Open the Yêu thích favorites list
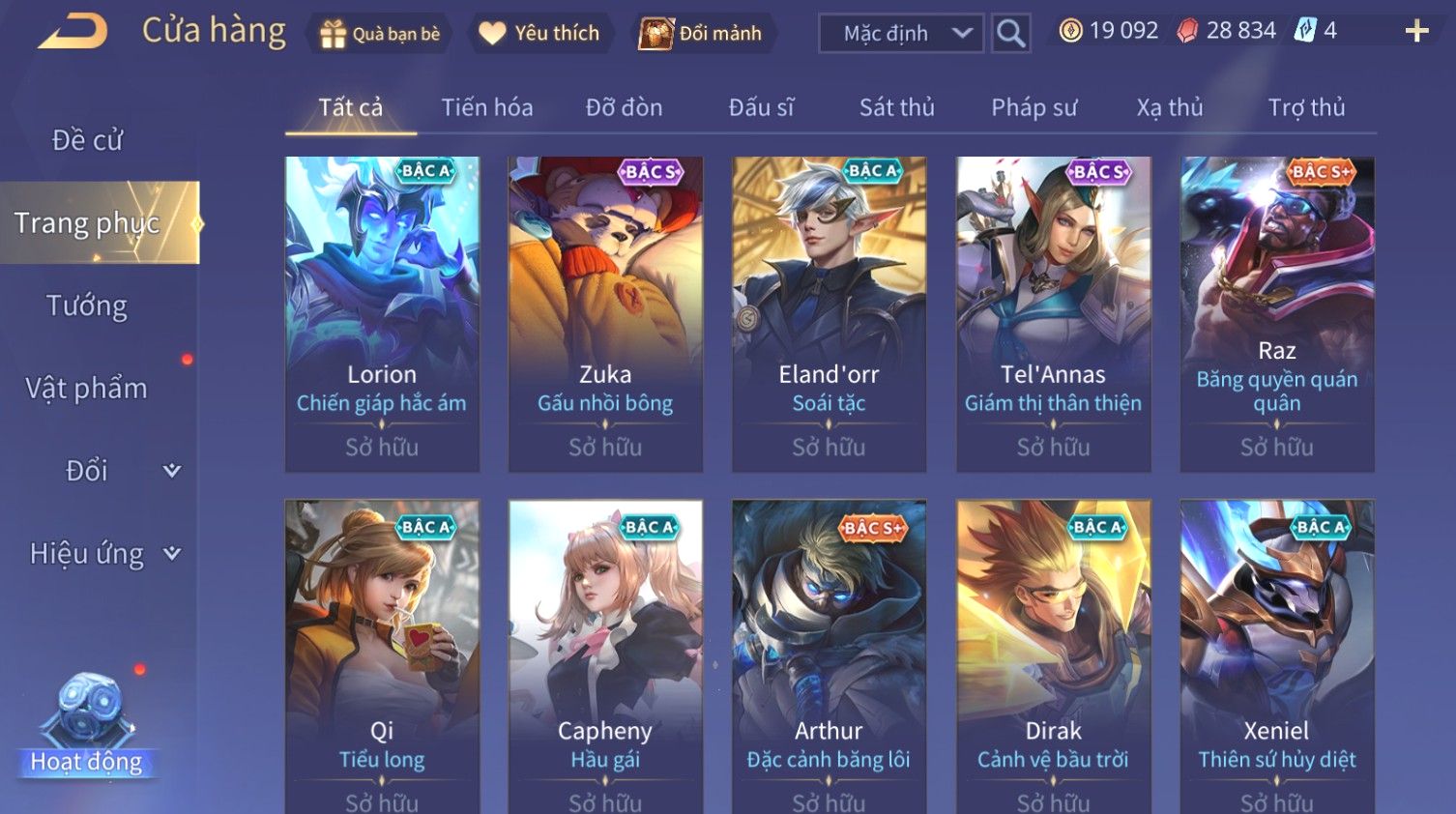The height and width of the screenshot is (814, 1456). tap(539, 34)
